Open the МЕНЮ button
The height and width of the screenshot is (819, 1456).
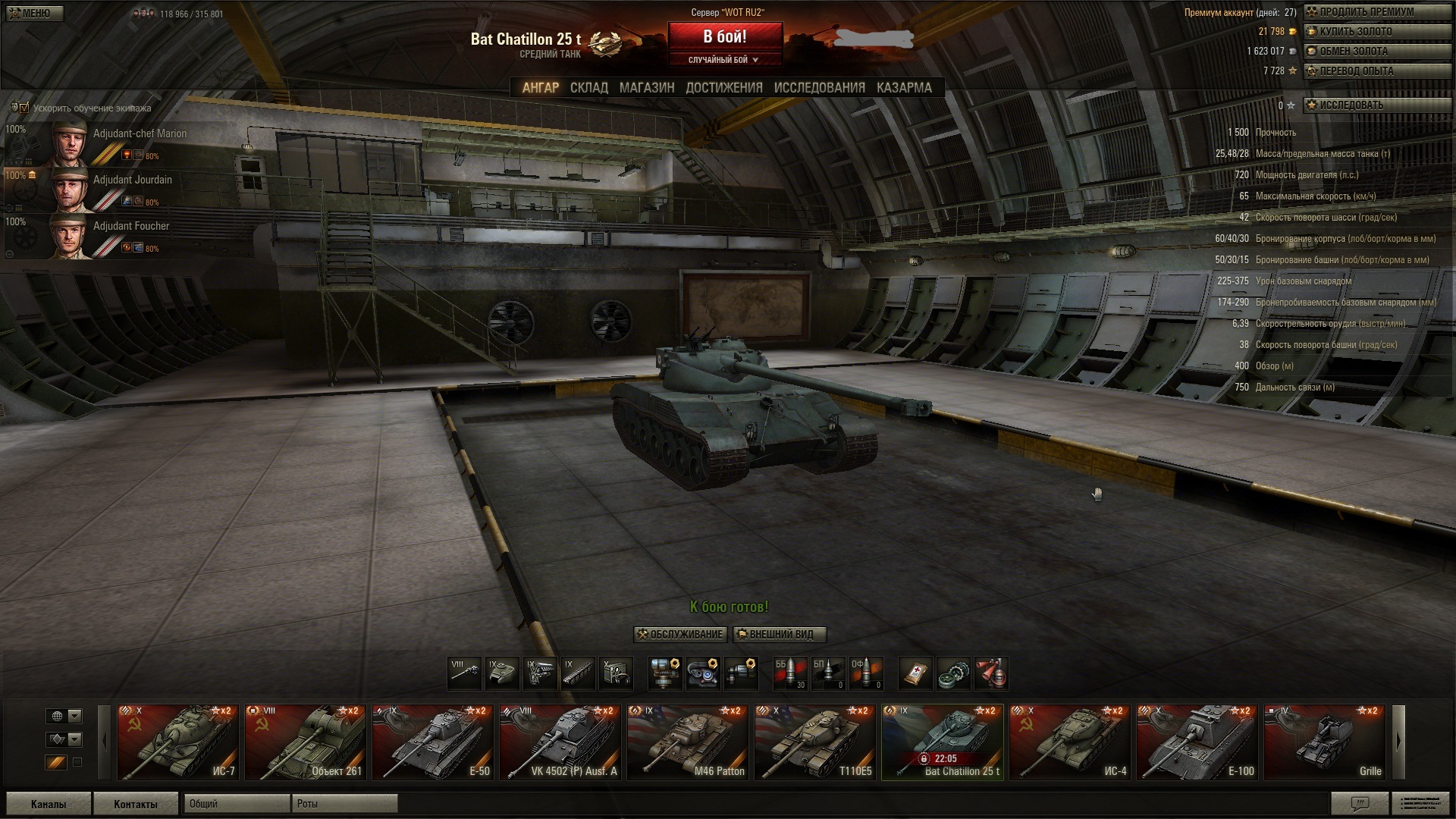click(x=35, y=13)
